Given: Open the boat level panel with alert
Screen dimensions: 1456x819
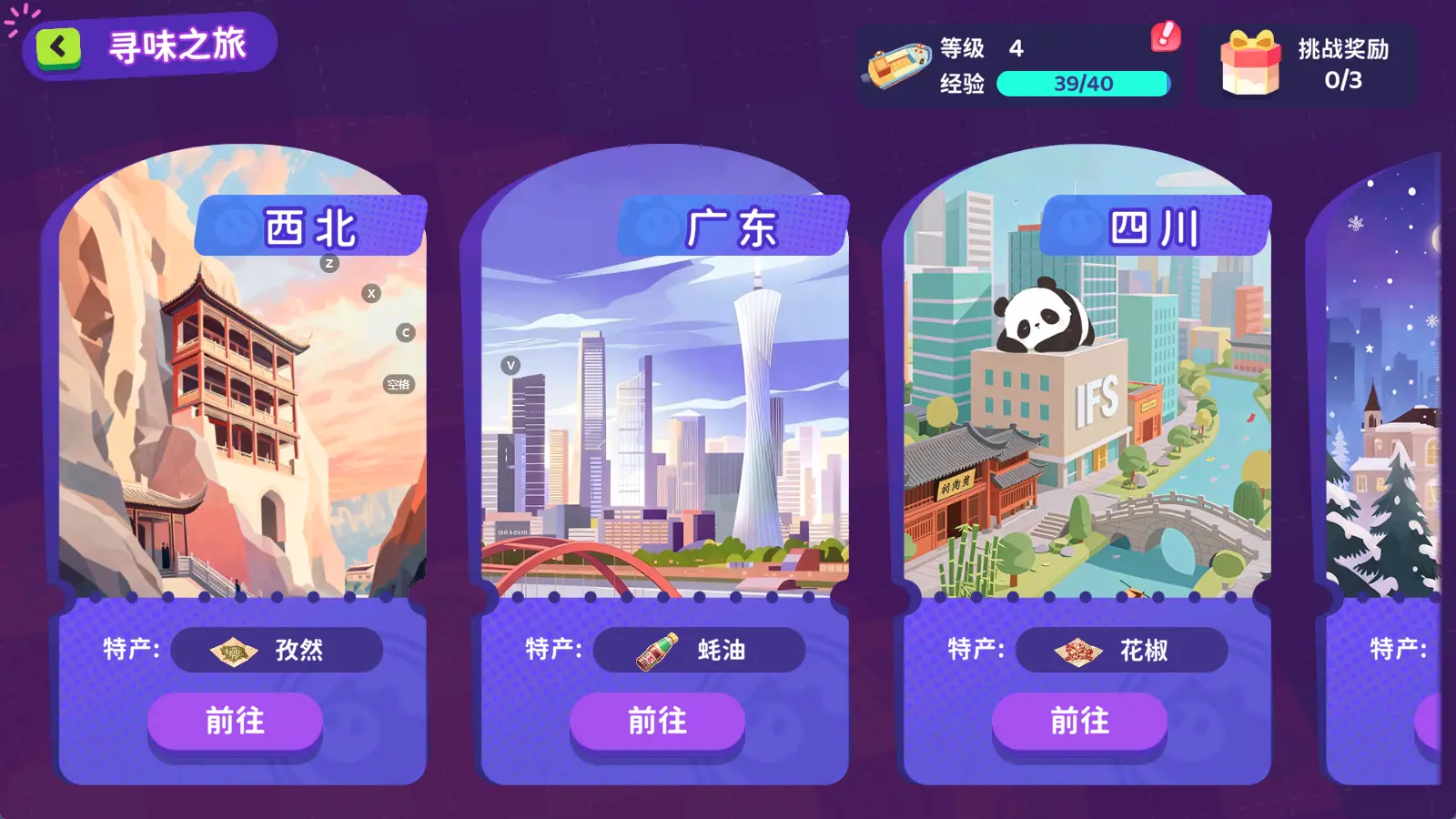Looking at the screenshot, I should [x=1019, y=66].
